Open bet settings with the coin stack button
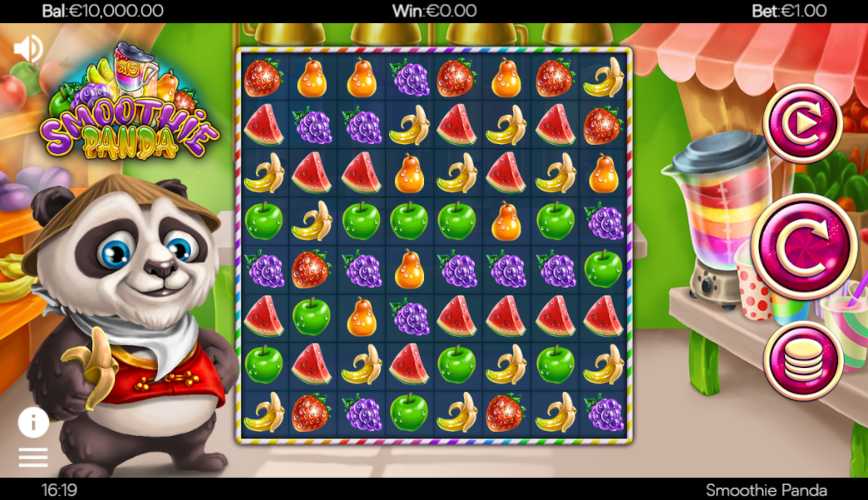Image resolution: width=868 pixels, height=500 pixels. [802, 361]
